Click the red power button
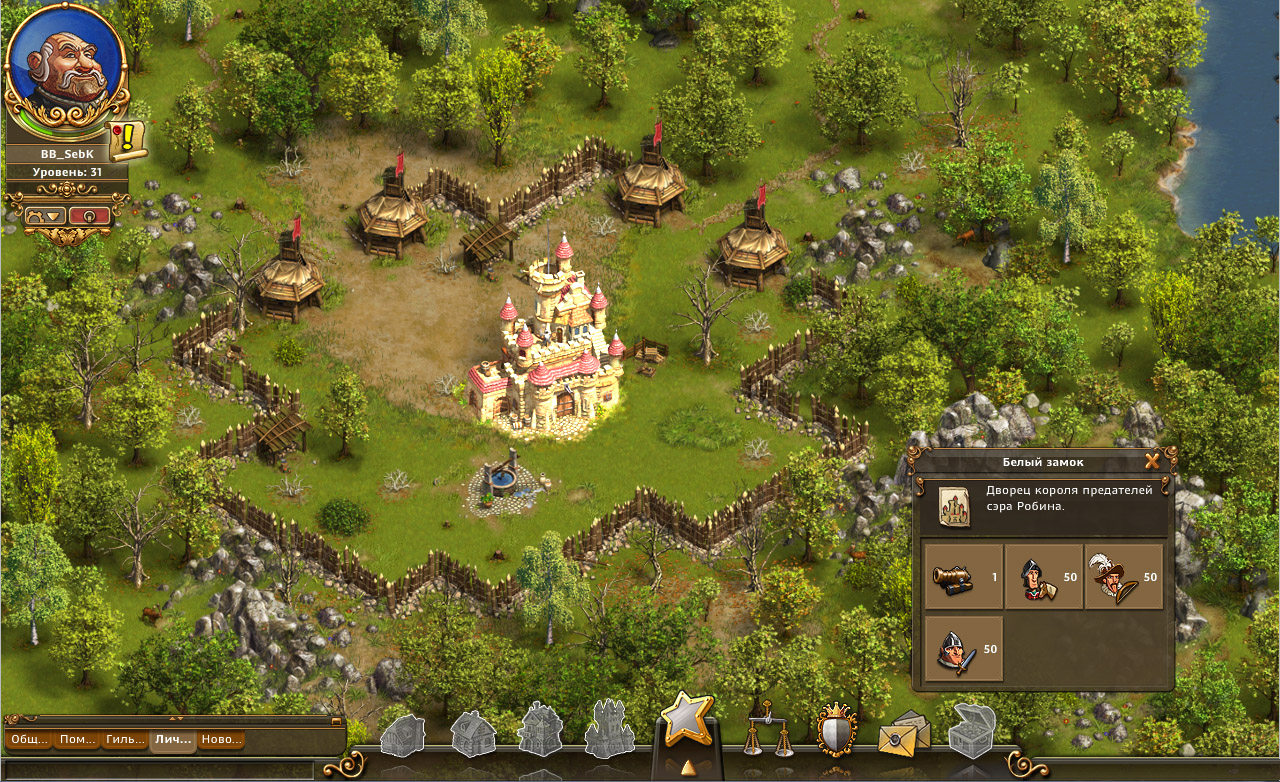The image size is (1280, 782). (90, 215)
